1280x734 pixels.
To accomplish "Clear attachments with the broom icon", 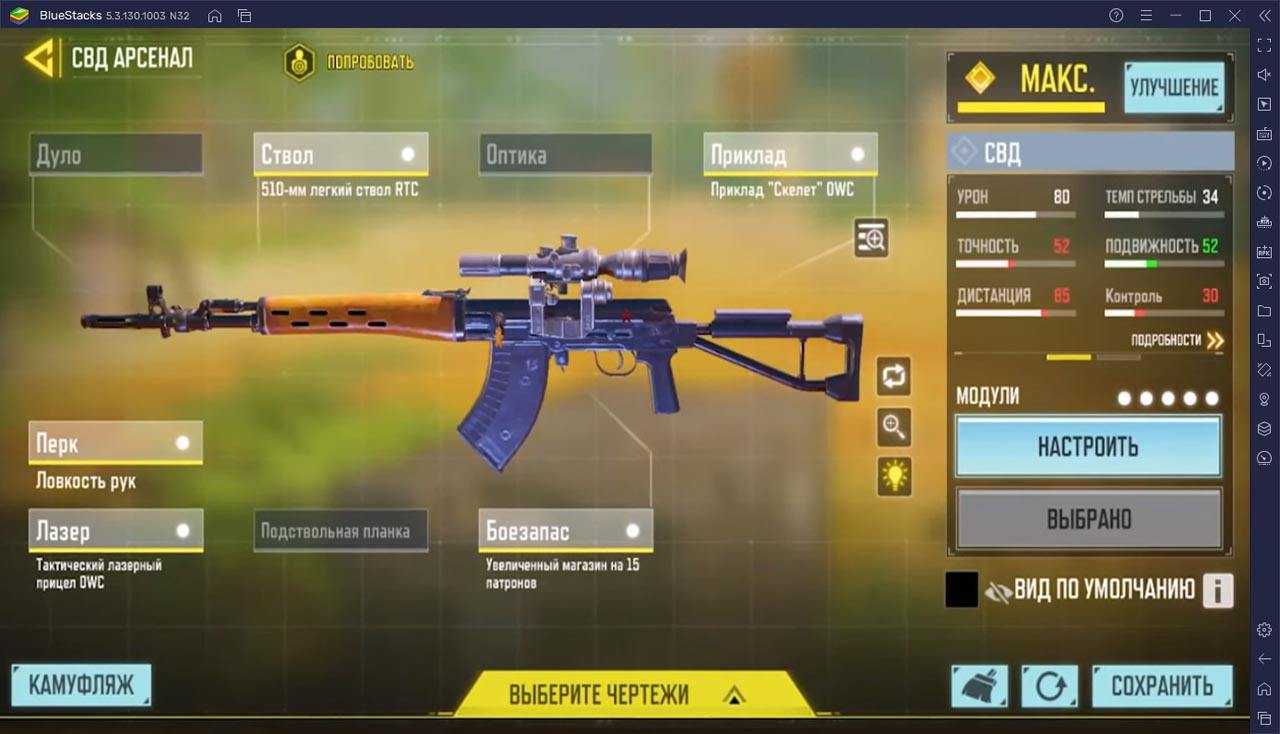I will click(x=979, y=686).
